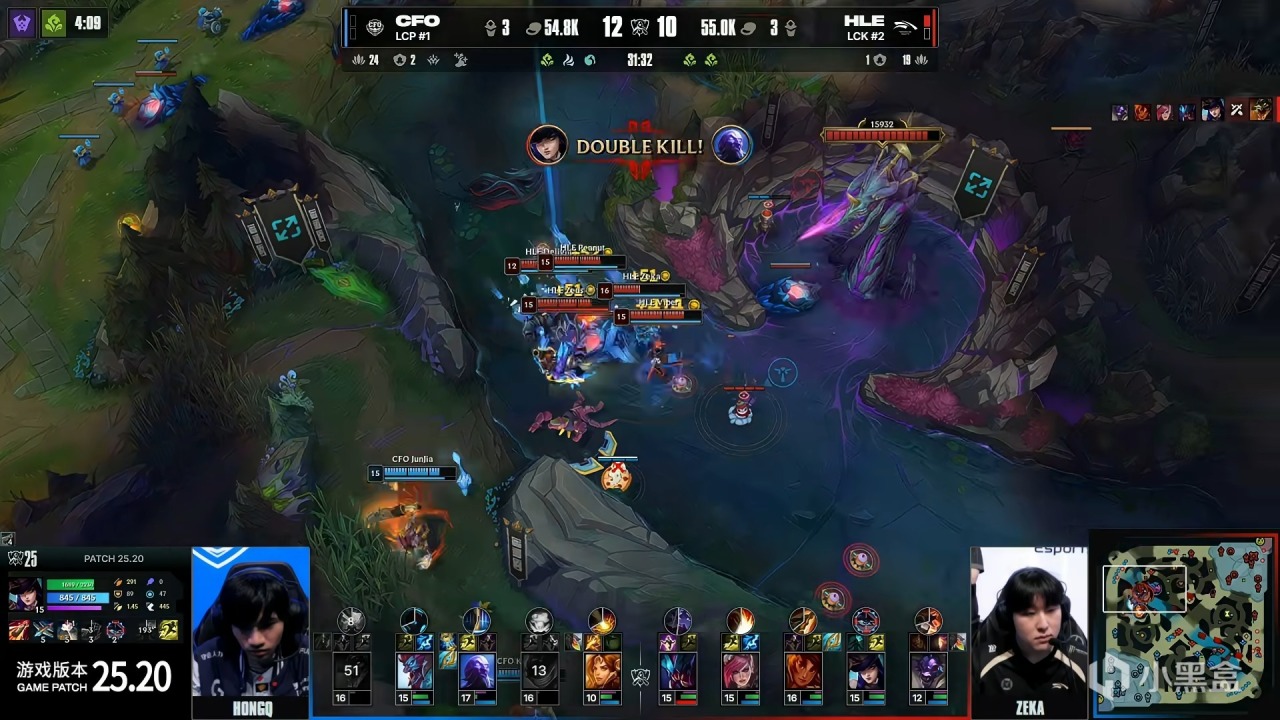Click the HLE team logo on scoreboard
Image resolution: width=1280 pixels, height=720 pixels.
pyautogui.click(x=904, y=27)
